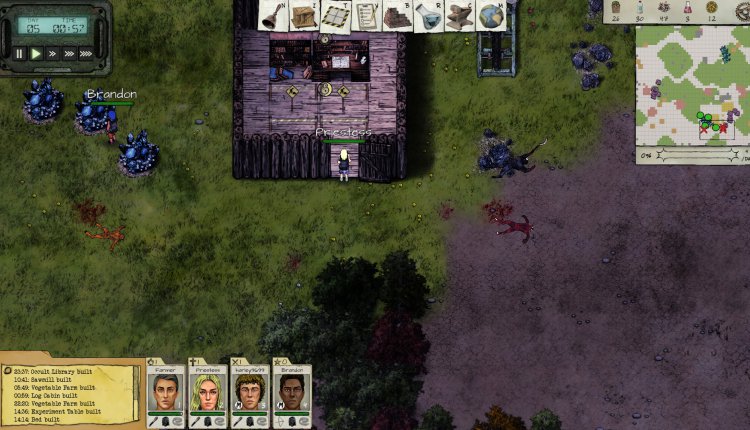This screenshot has width=750, height=430.
Task: Select the Priestess character portrait
Action: point(207,391)
